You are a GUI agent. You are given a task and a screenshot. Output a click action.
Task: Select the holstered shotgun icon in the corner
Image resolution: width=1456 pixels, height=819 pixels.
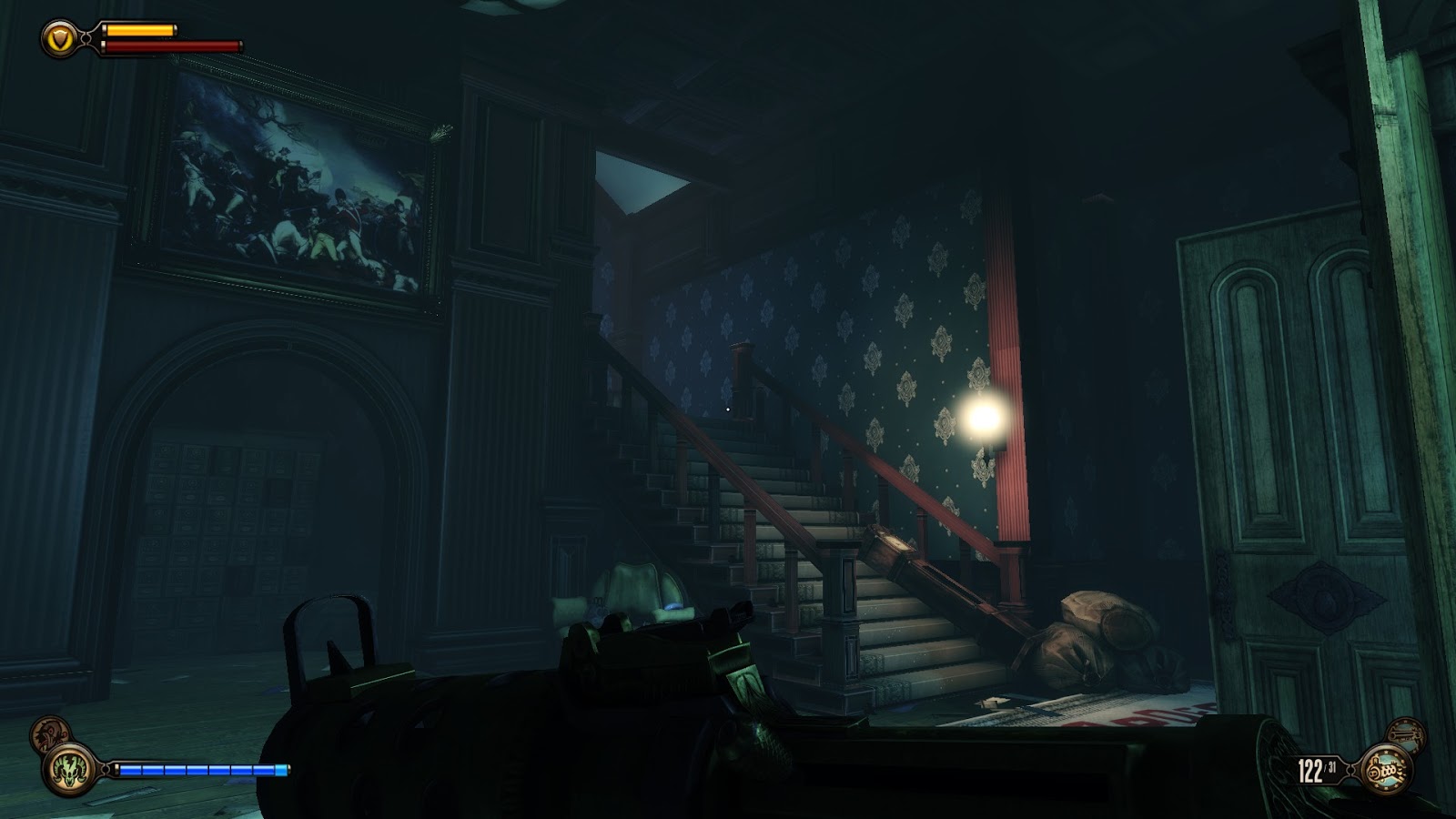tap(1406, 733)
